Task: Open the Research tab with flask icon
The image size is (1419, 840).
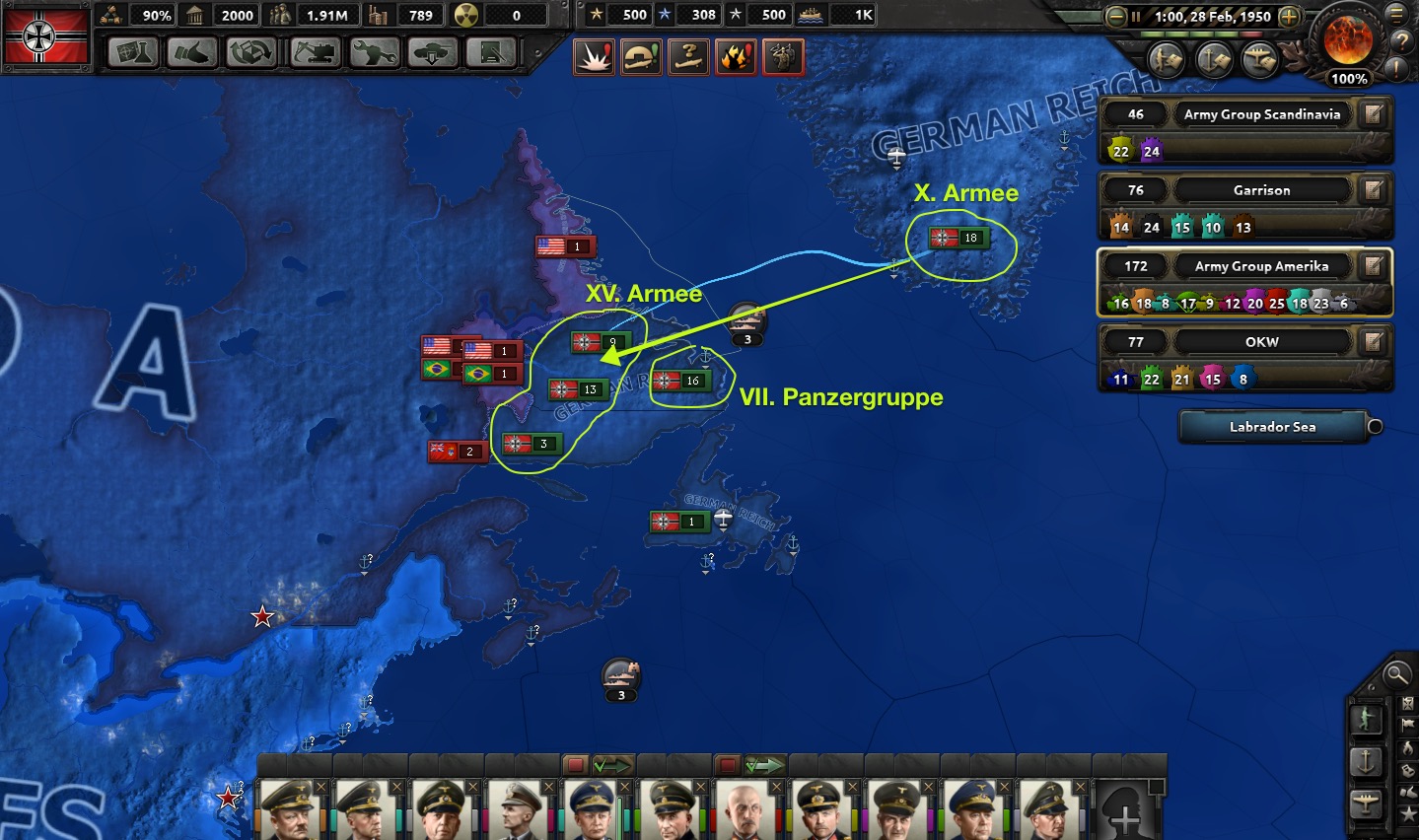Action: (x=132, y=52)
